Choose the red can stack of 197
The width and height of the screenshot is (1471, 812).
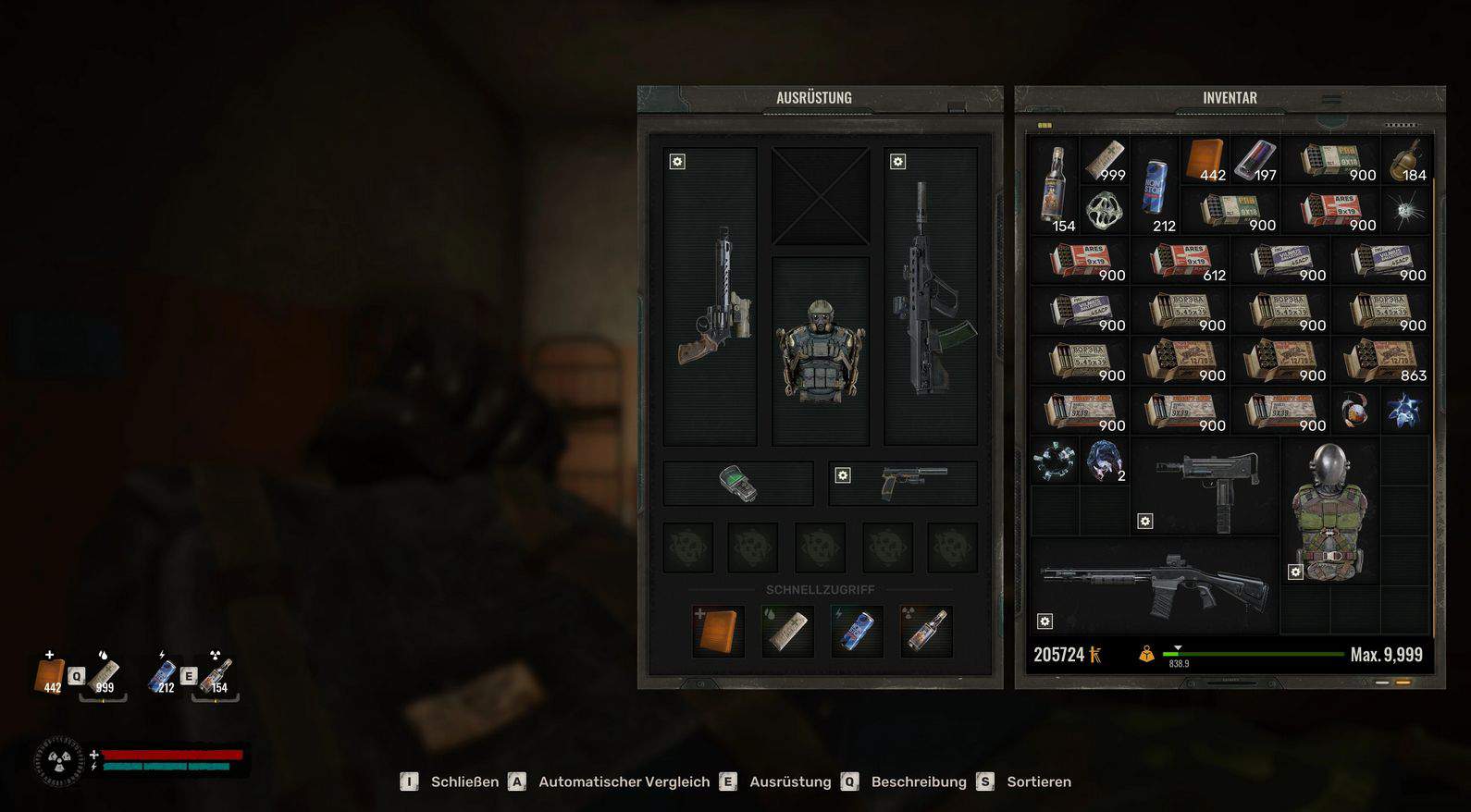coord(1255,160)
